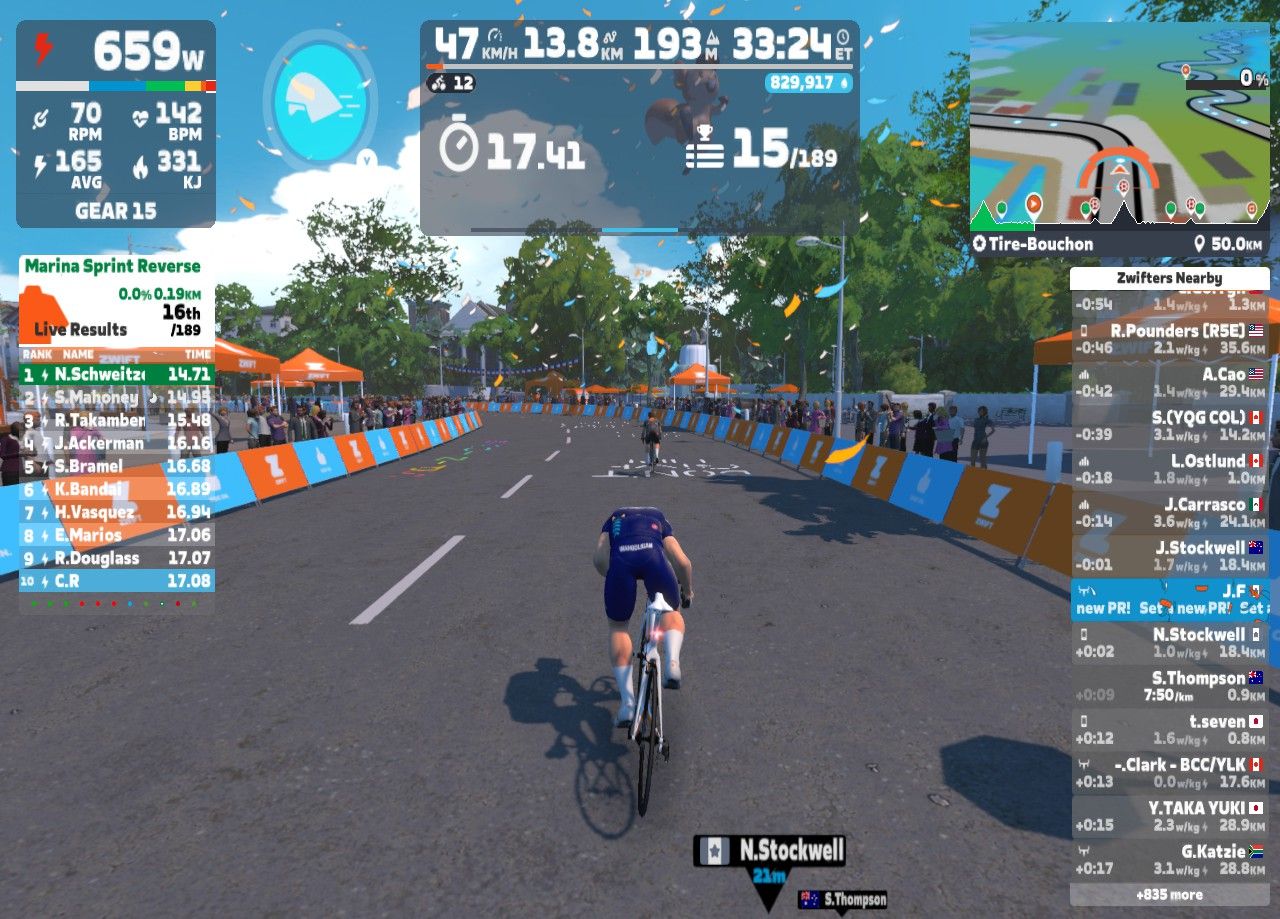The height and width of the screenshot is (919, 1280).
Task: Click R.Douglass in the sprint leaderboard
Action: pos(117,558)
